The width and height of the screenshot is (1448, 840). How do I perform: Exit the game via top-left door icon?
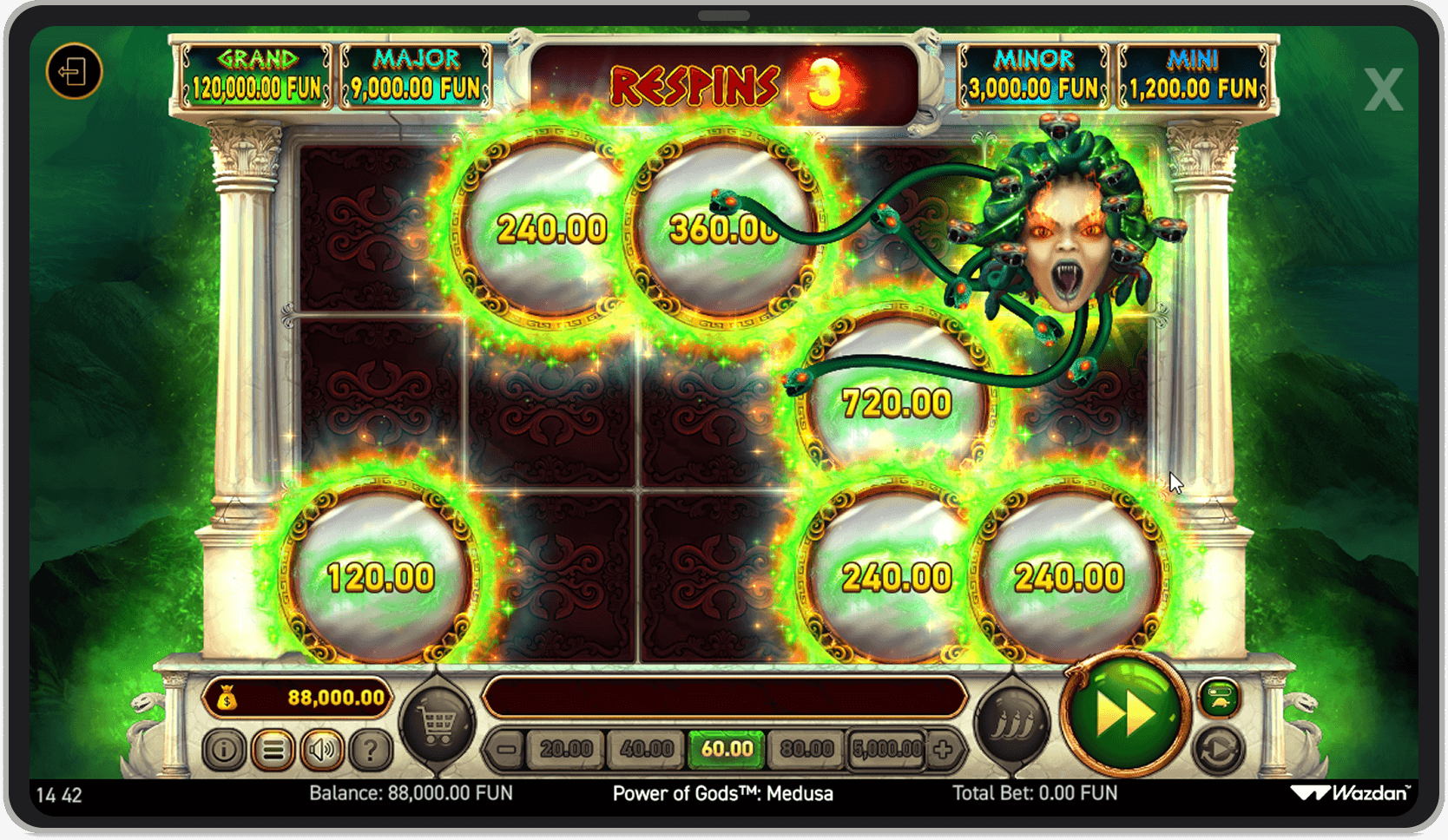(x=75, y=72)
